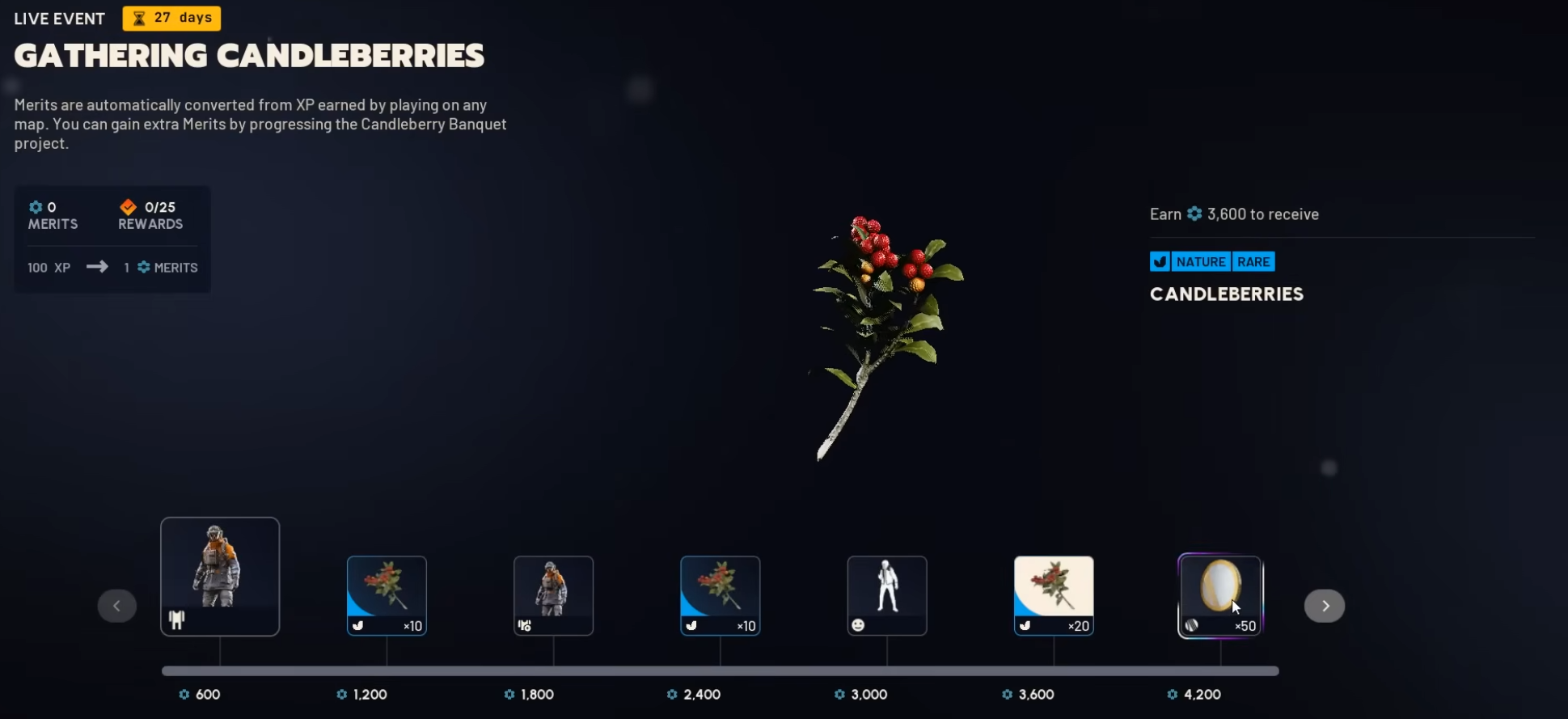The height and width of the screenshot is (719, 1568).
Task: Click the gear icon beside the 3,600 milestone
Action: 1007,693
